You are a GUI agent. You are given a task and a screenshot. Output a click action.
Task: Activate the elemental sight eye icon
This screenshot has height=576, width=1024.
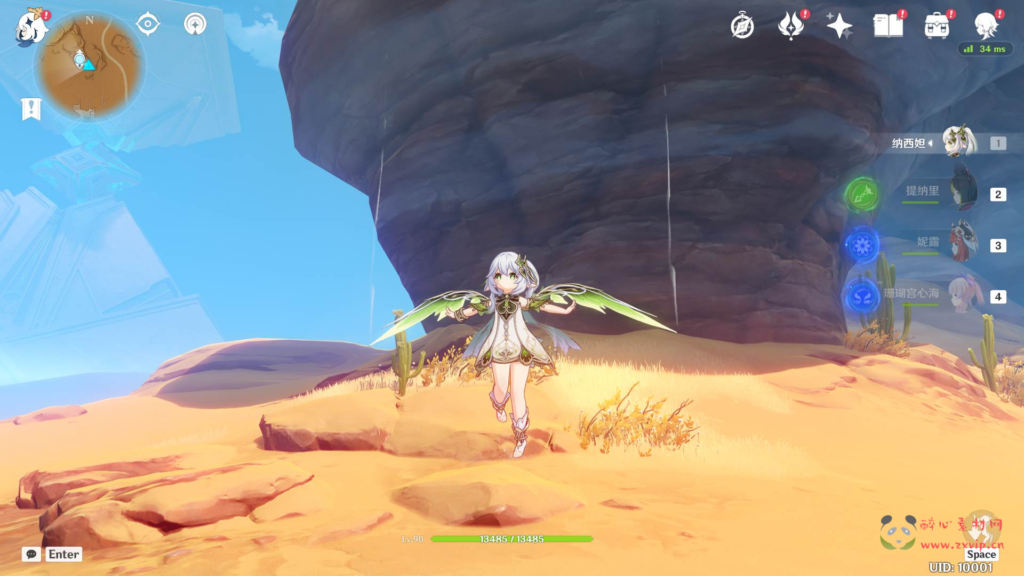pos(148,24)
